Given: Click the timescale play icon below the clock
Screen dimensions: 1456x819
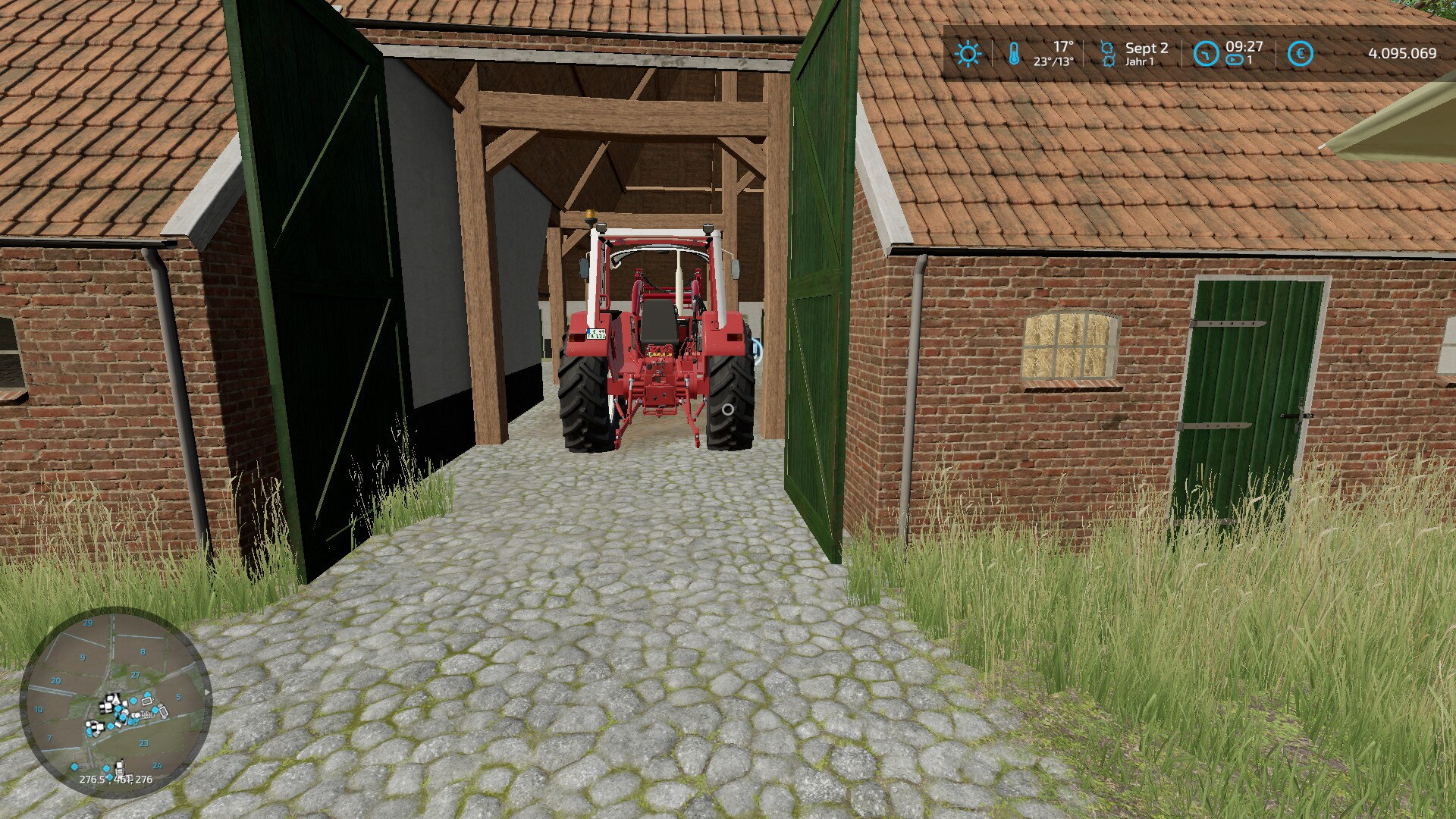Looking at the screenshot, I should [x=1234, y=58].
